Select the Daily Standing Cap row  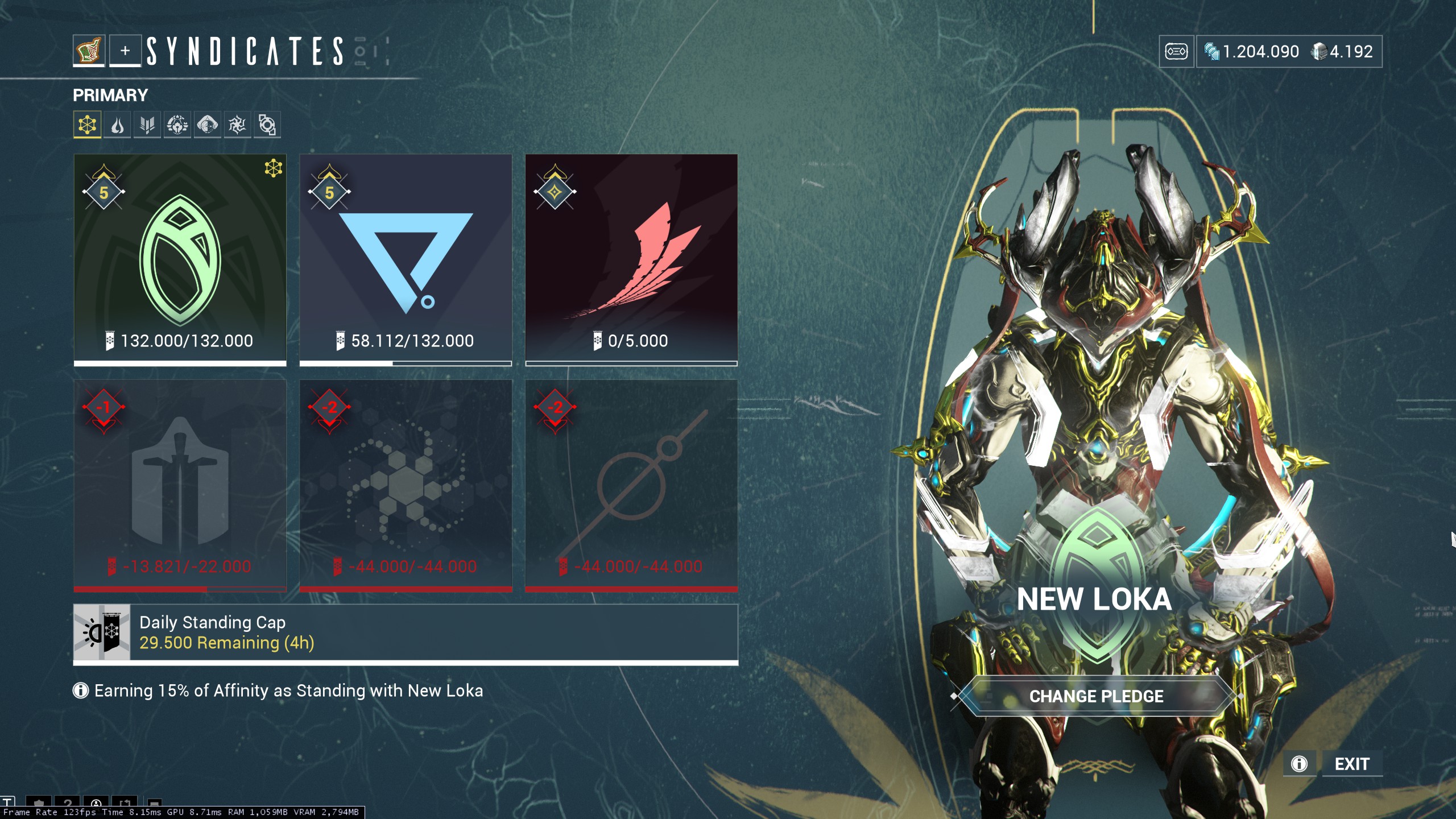click(406, 633)
